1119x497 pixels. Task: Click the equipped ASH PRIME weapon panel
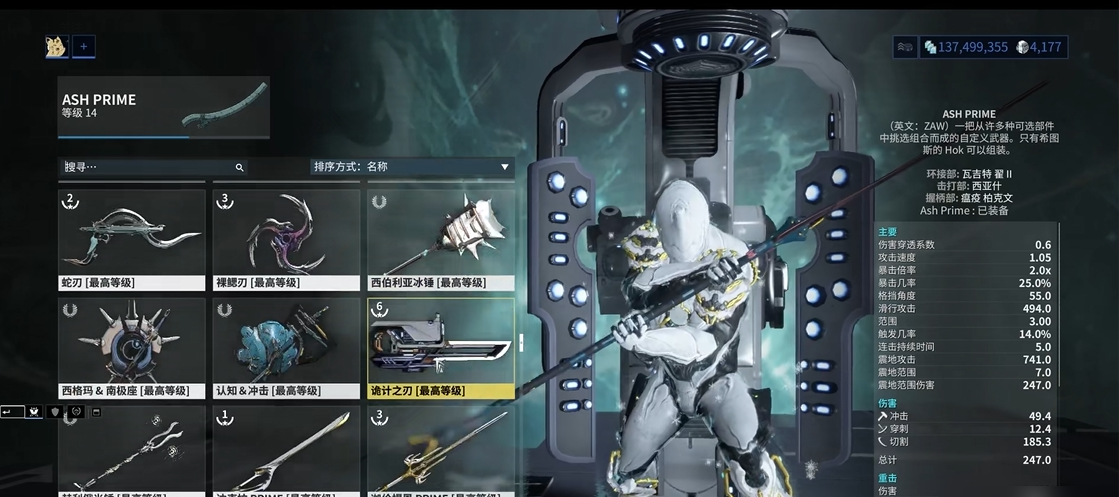point(163,108)
